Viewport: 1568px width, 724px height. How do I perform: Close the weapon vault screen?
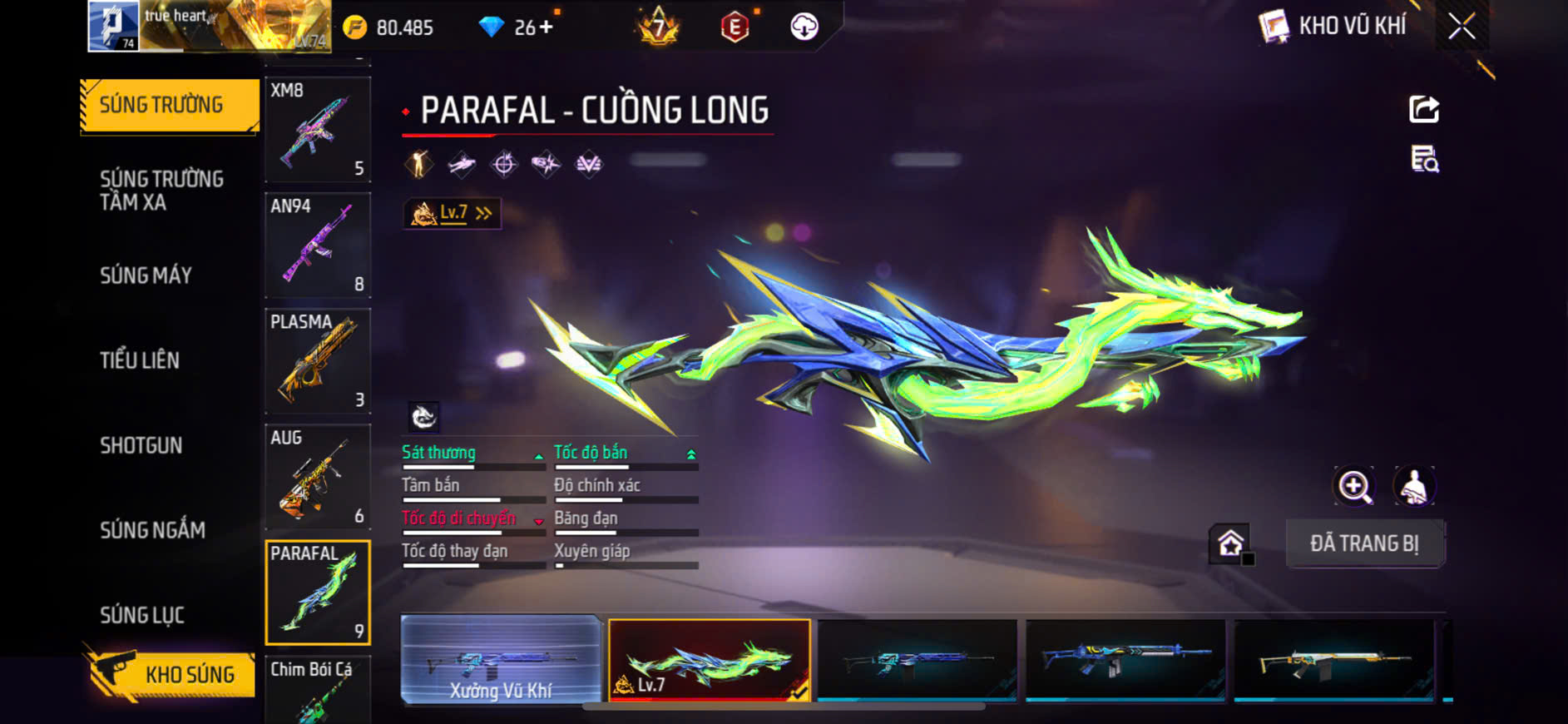coord(1462,27)
